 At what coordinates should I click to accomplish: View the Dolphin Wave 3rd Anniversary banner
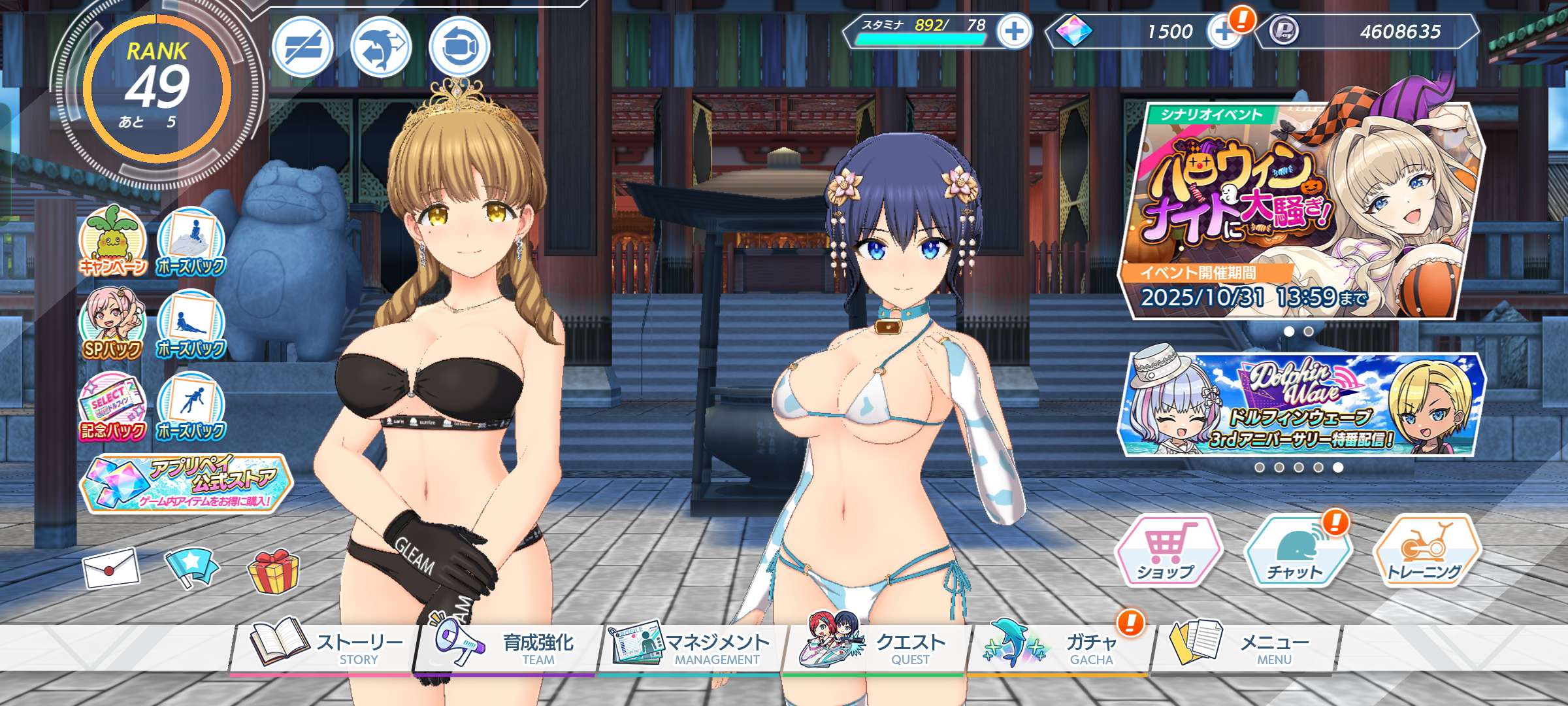[x=1300, y=405]
